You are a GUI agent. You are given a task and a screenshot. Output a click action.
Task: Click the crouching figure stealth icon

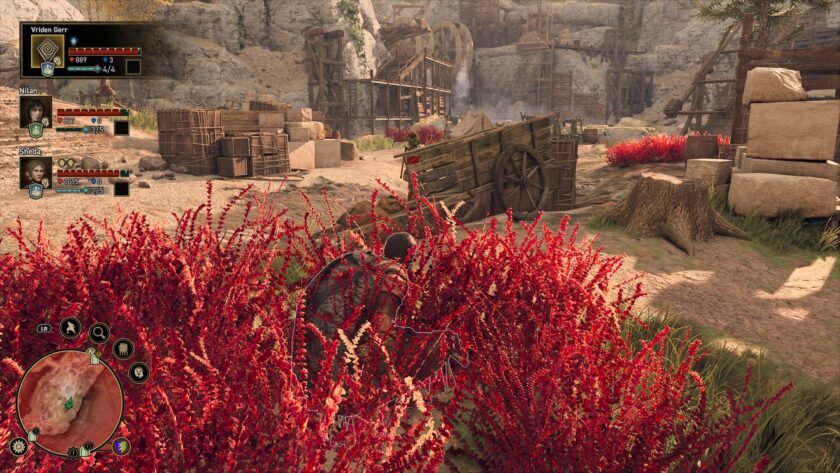click(x=71, y=327)
